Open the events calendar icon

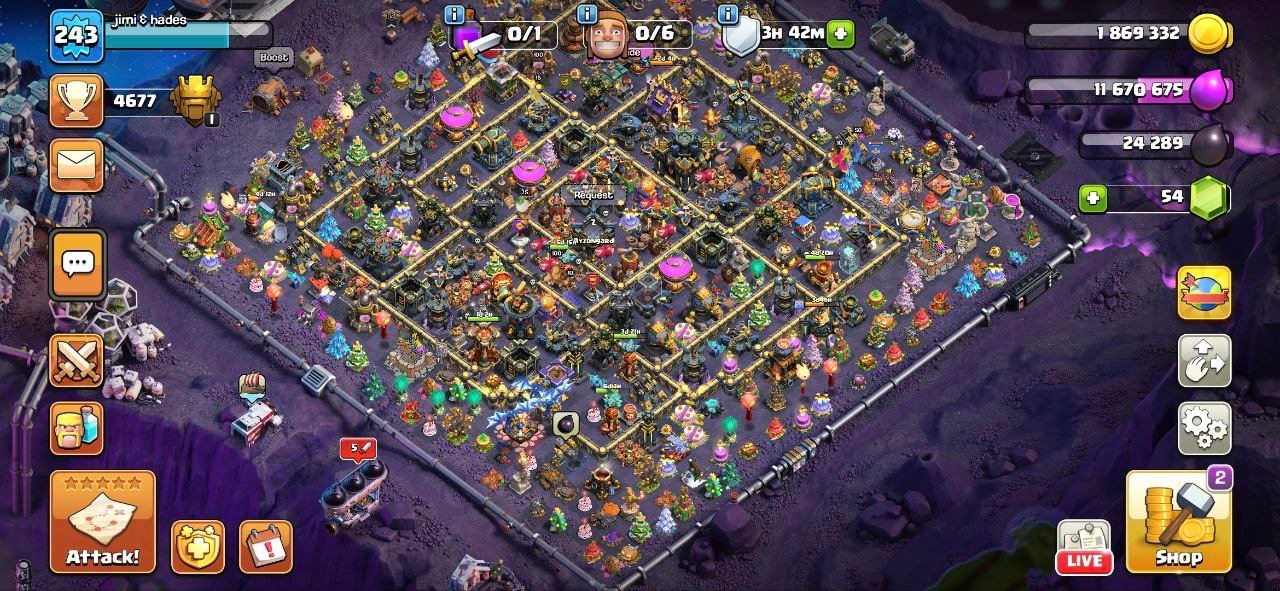coord(265,547)
